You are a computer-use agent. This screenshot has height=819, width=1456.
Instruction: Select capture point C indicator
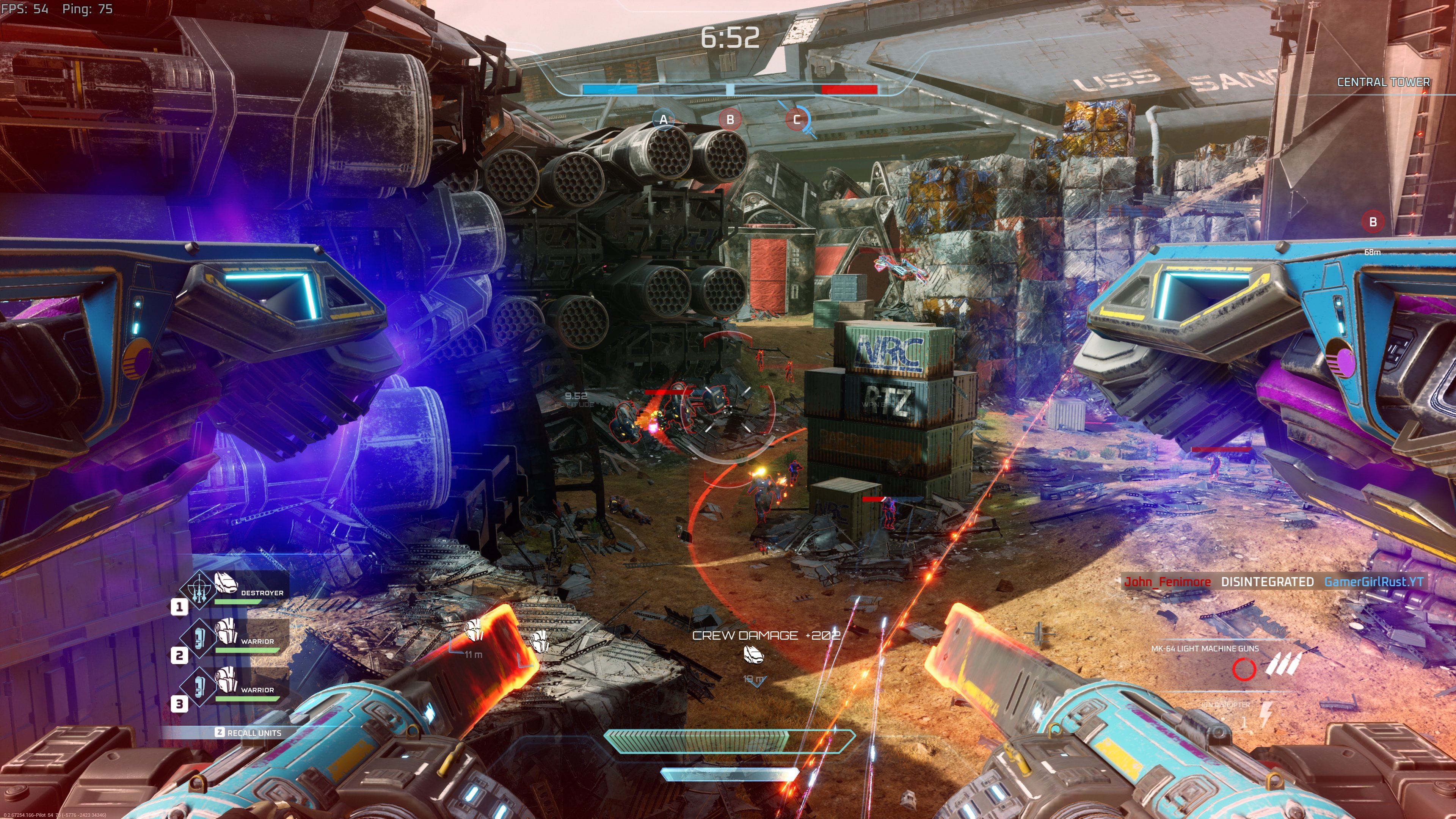point(797,119)
